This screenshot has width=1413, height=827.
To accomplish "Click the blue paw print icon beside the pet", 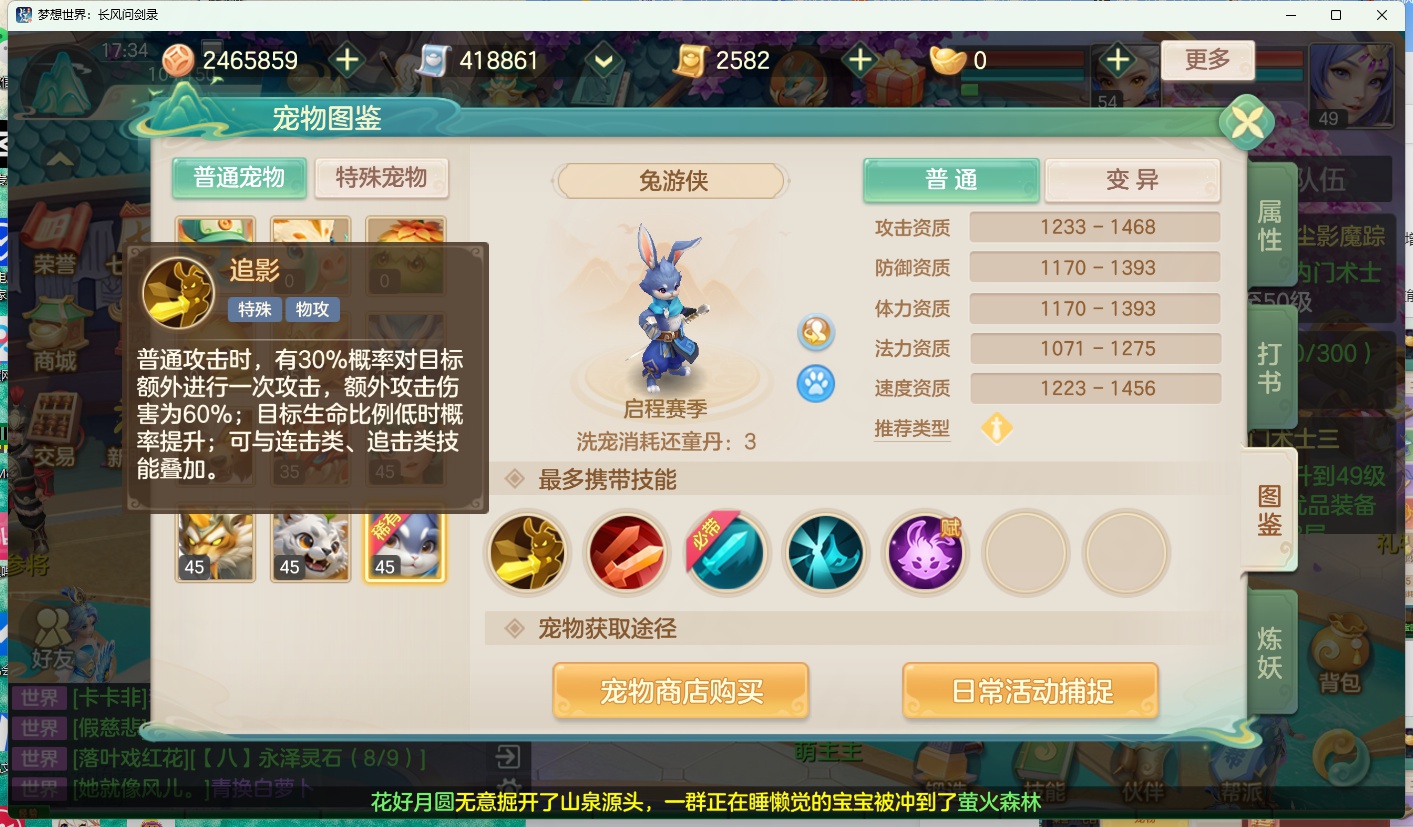I will [x=815, y=384].
